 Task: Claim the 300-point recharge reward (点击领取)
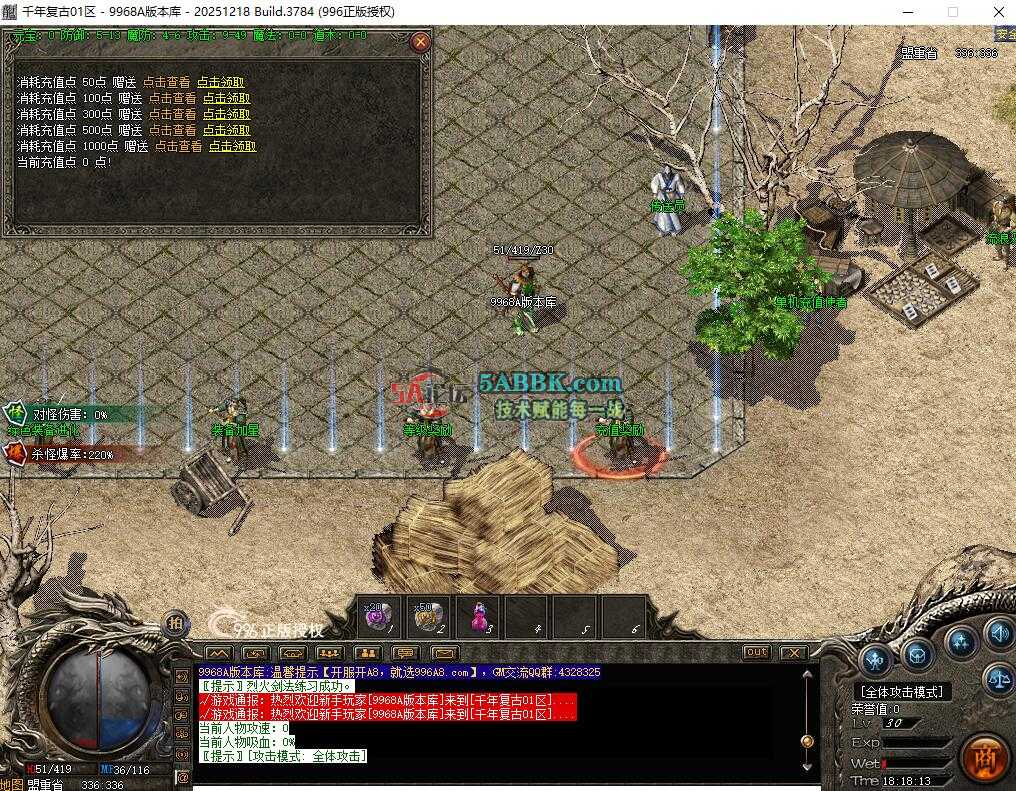[x=226, y=114]
